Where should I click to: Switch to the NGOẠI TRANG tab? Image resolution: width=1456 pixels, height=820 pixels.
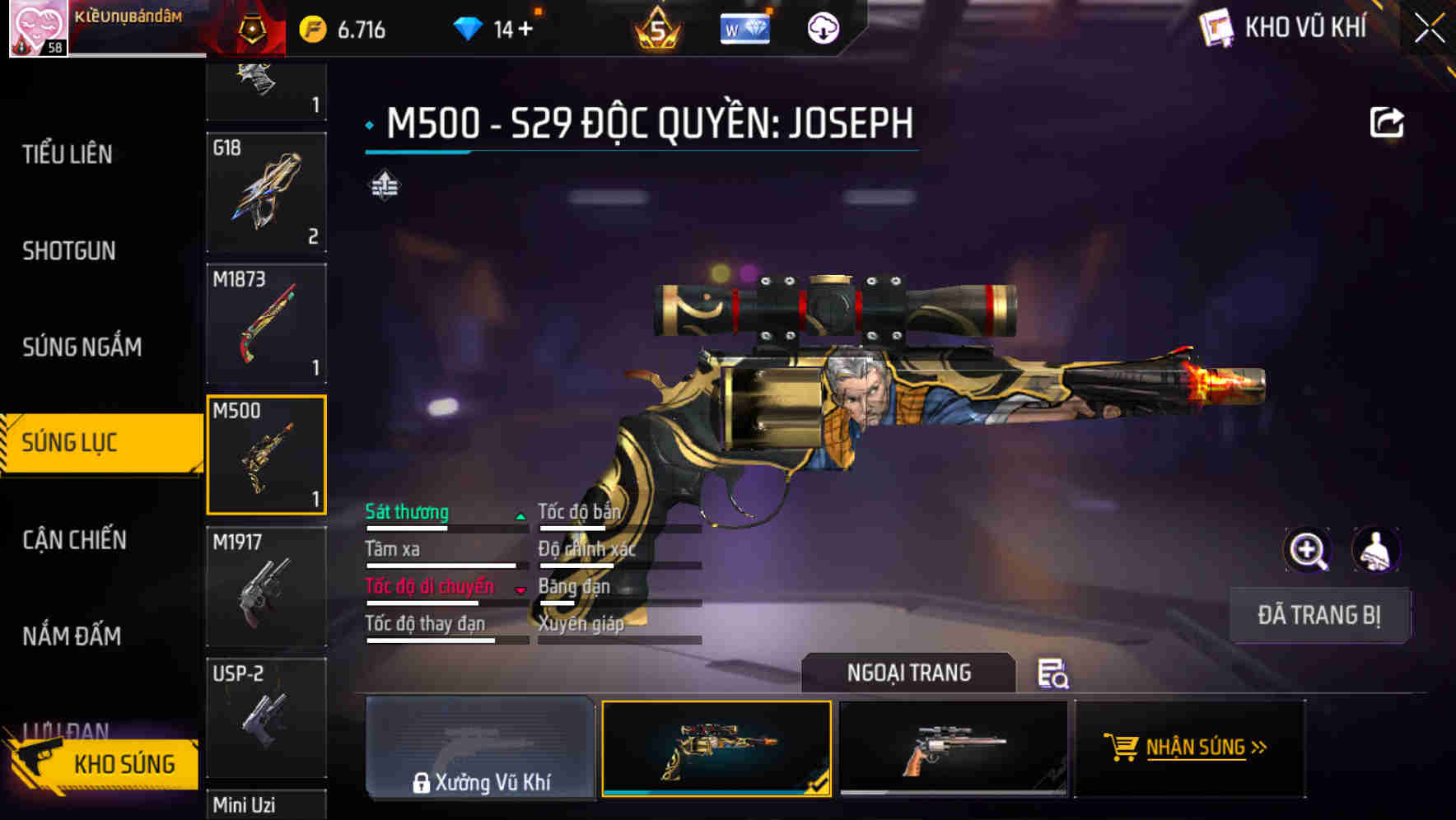[909, 673]
